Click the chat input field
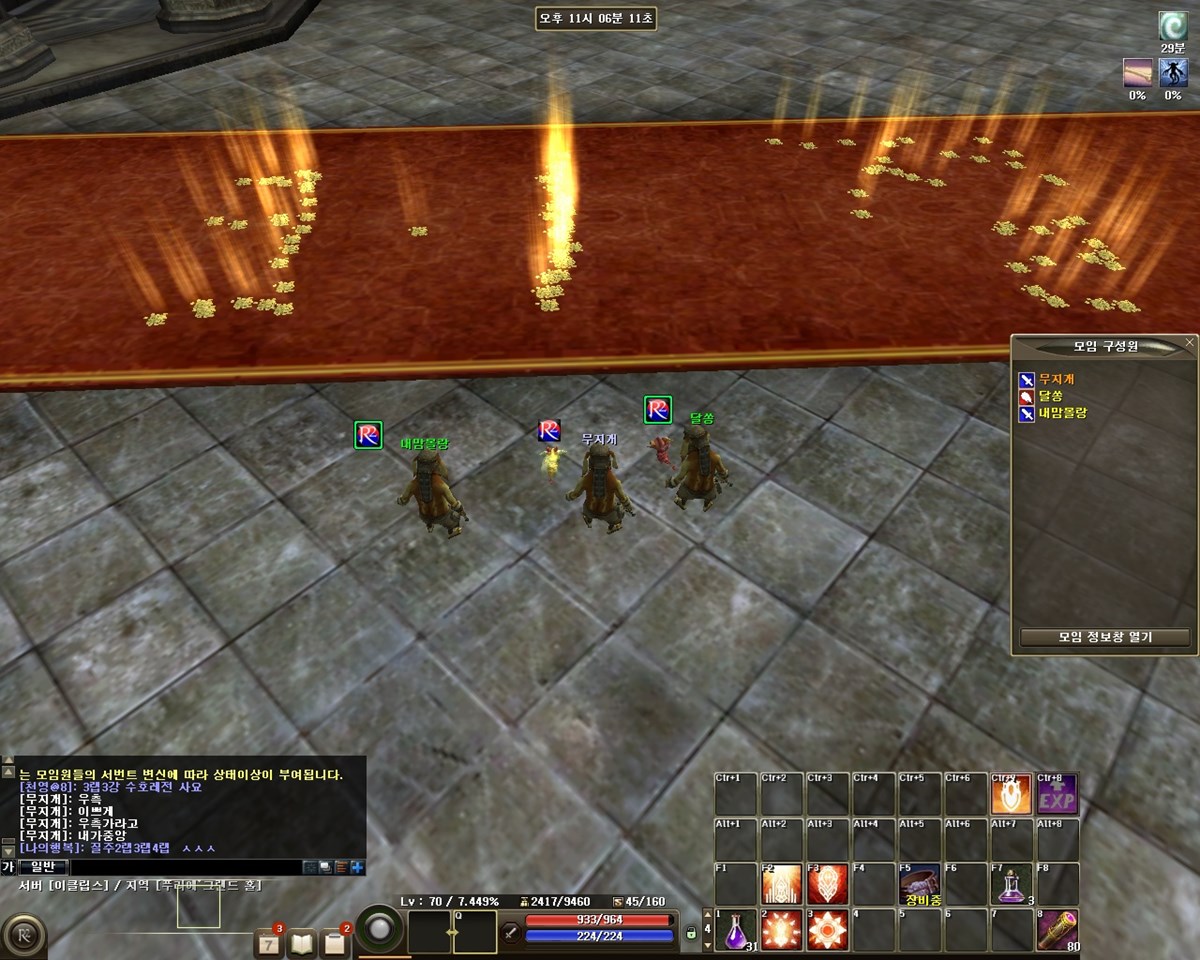 click(x=185, y=867)
